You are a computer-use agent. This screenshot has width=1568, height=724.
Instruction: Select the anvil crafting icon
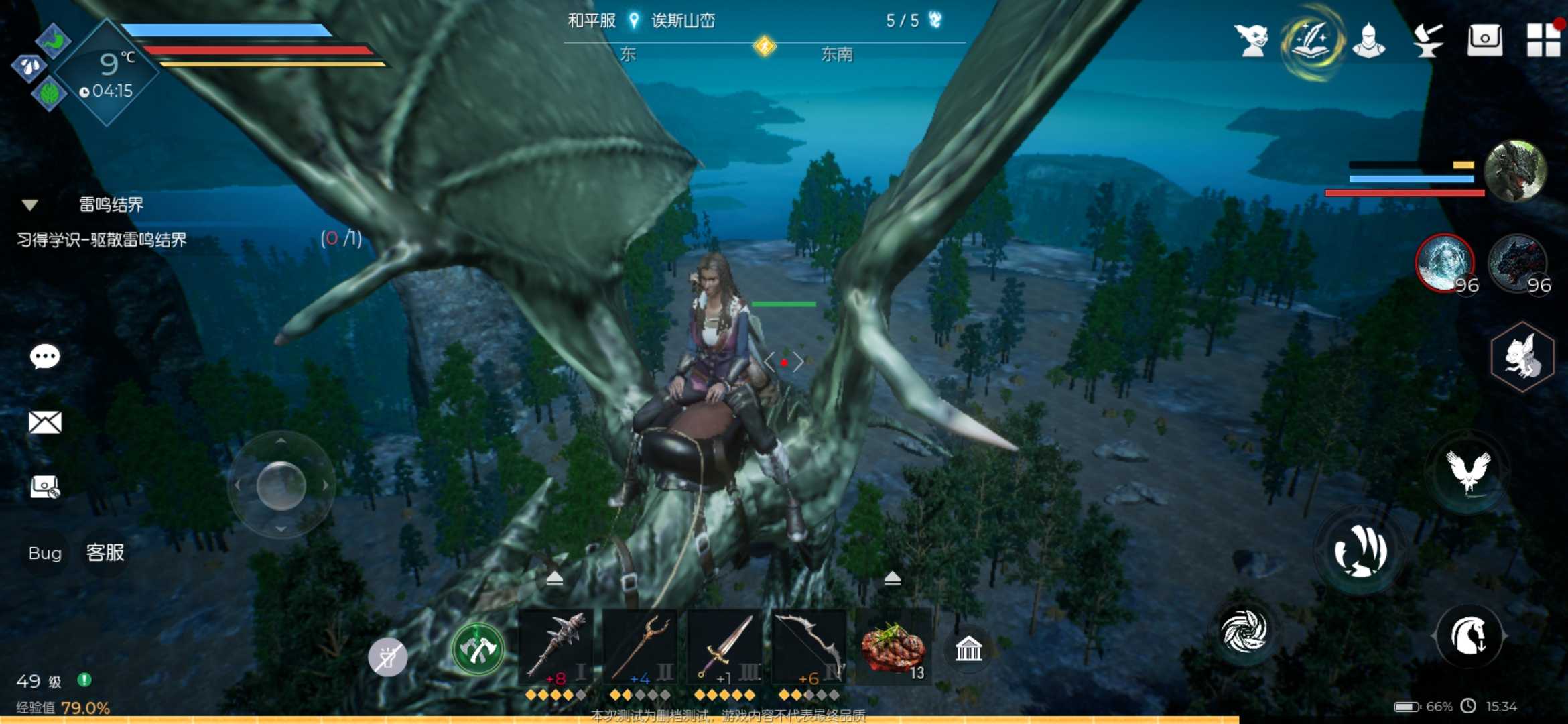tap(1428, 39)
